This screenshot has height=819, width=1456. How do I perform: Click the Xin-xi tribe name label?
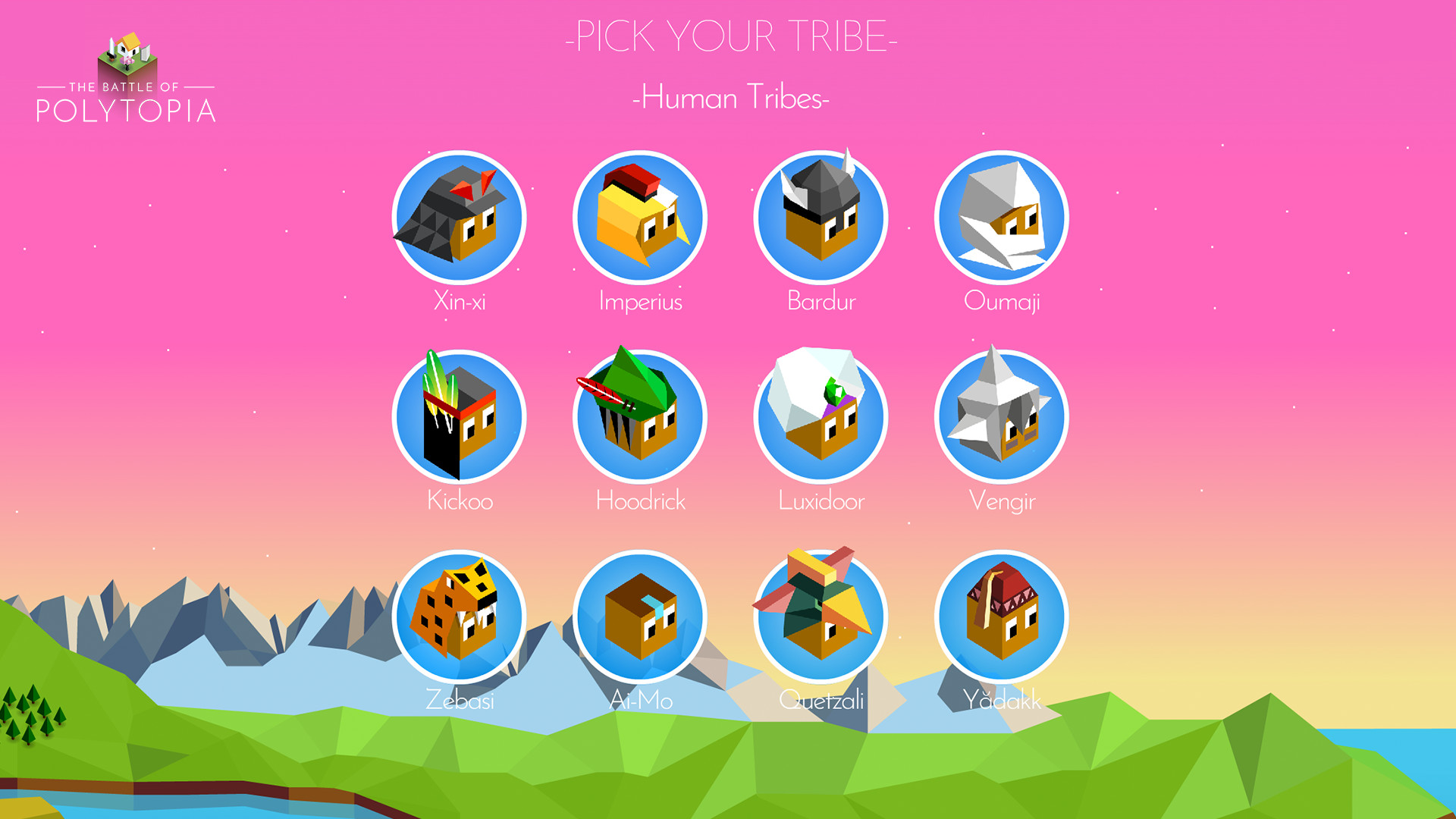point(458,301)
